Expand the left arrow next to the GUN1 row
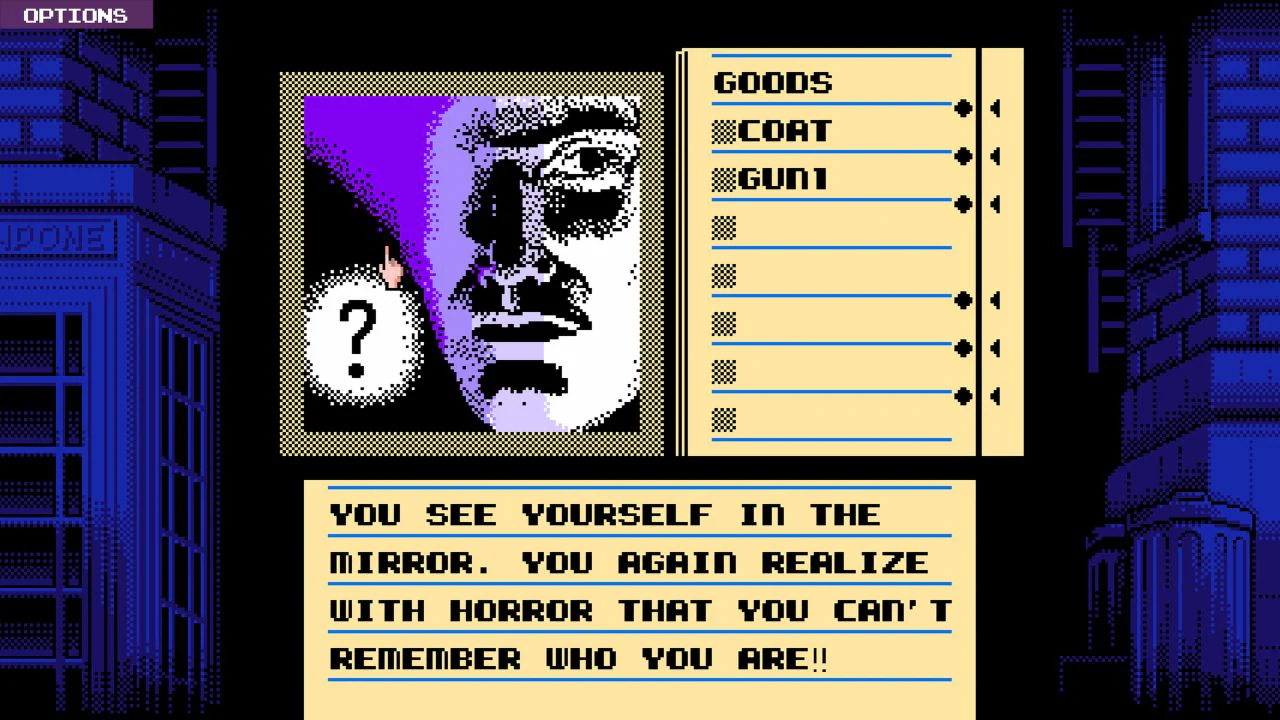Viewport: 1280px width, 720px height. click(x=995, y=205)
